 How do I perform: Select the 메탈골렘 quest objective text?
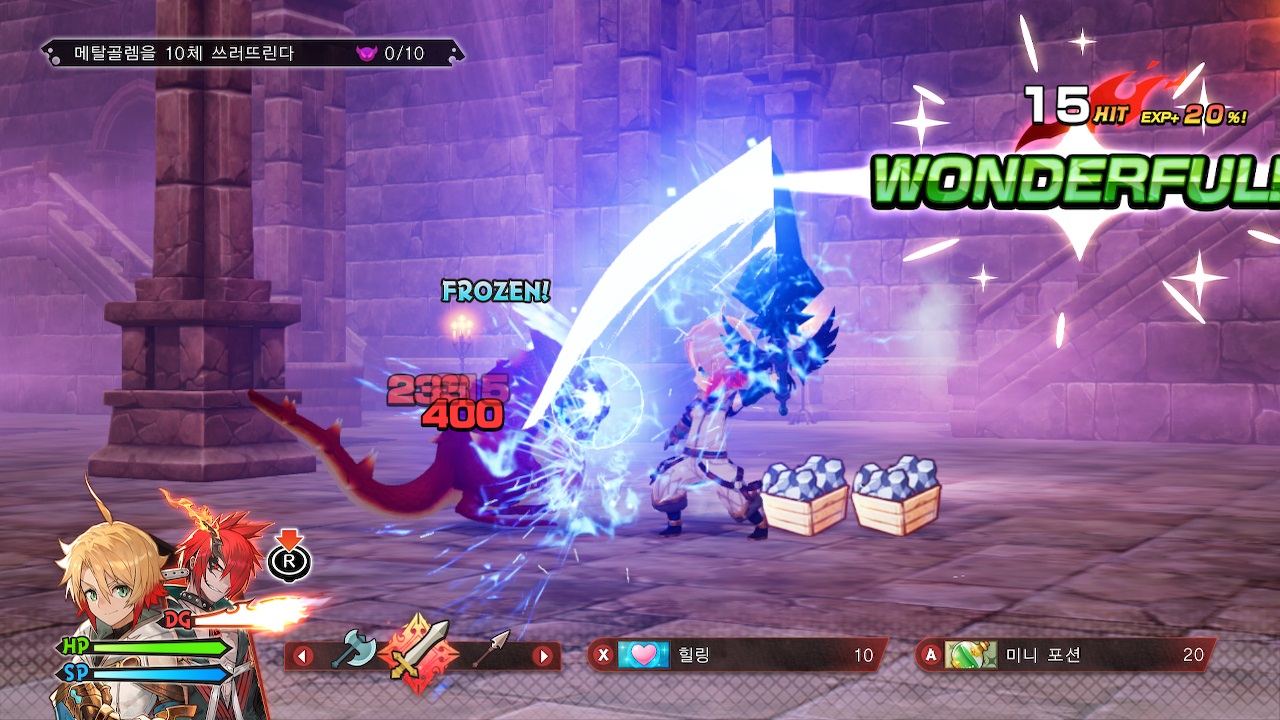(x=185, y=53)
